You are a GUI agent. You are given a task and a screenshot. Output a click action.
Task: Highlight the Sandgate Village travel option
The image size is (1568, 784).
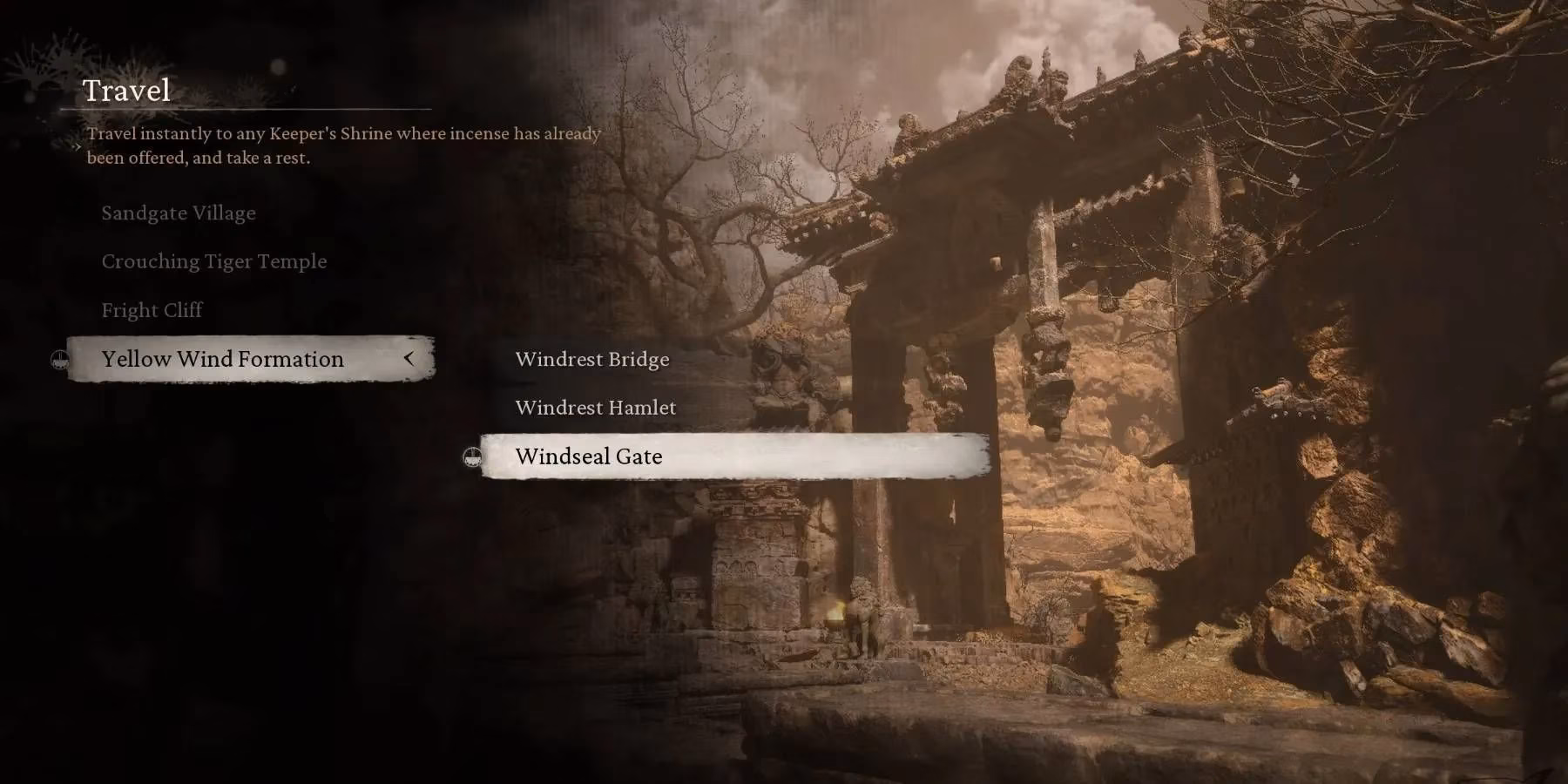(179, 213)
